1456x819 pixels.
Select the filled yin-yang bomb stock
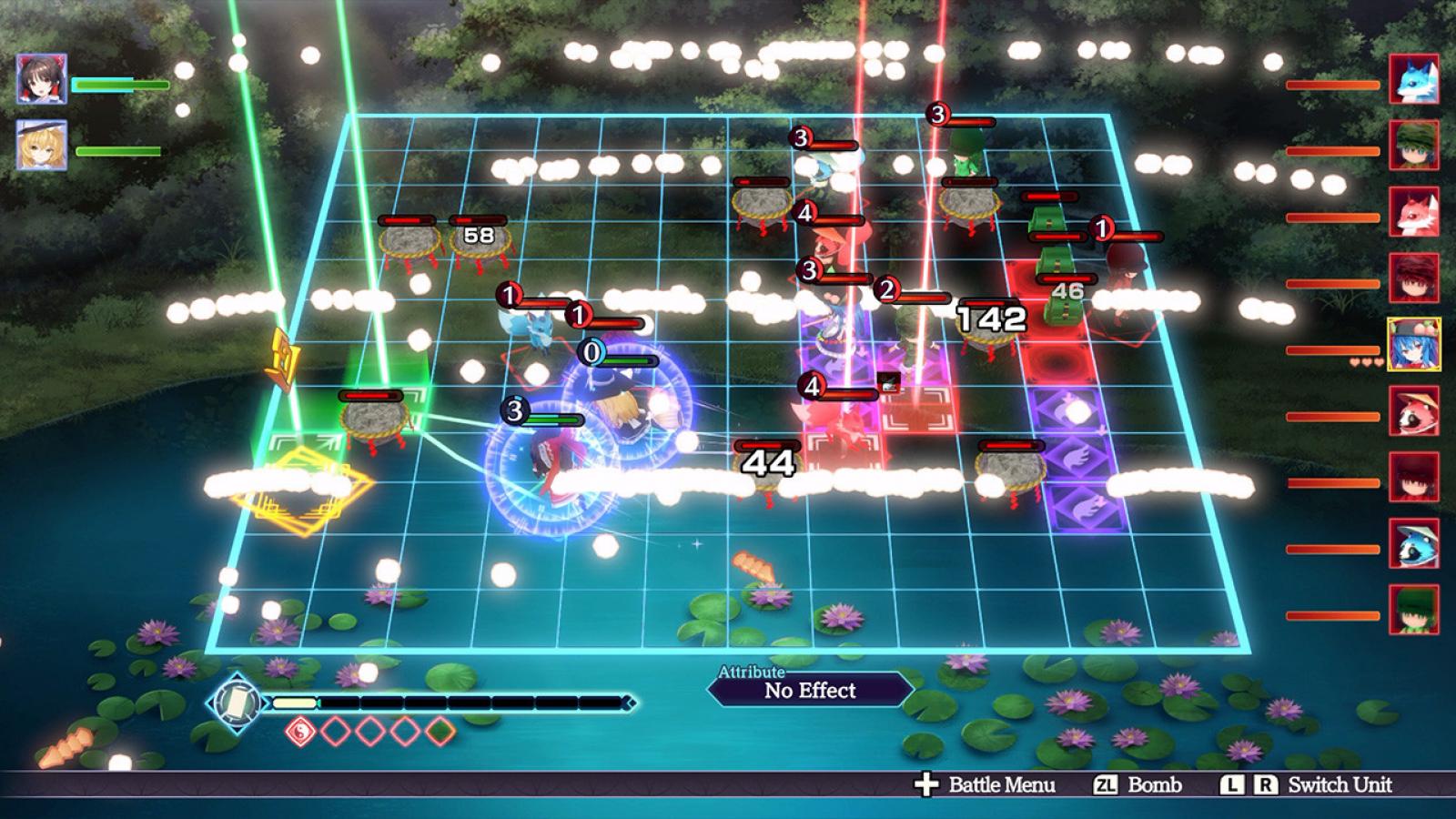[299, 731]
